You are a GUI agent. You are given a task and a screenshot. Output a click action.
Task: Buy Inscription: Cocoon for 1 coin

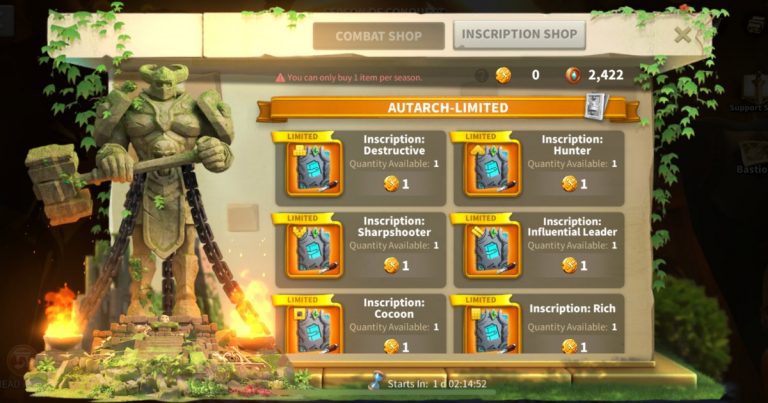[x=397, y=346]
